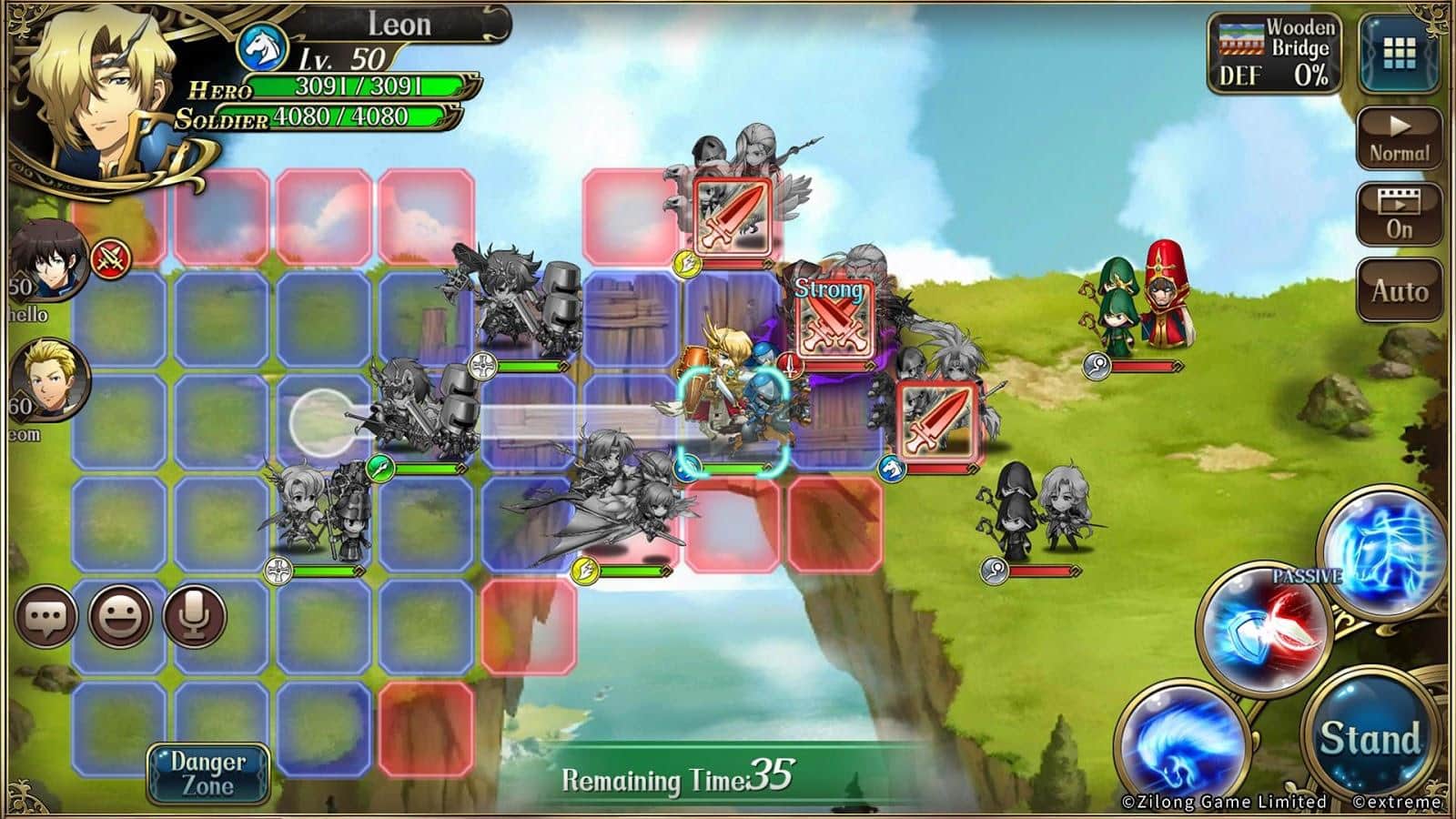Image resolution: width=1456 pixels, height=819 pixels.
Task: Attack the enemy beside the blue horse badge
Action: [x=937, y=421]
